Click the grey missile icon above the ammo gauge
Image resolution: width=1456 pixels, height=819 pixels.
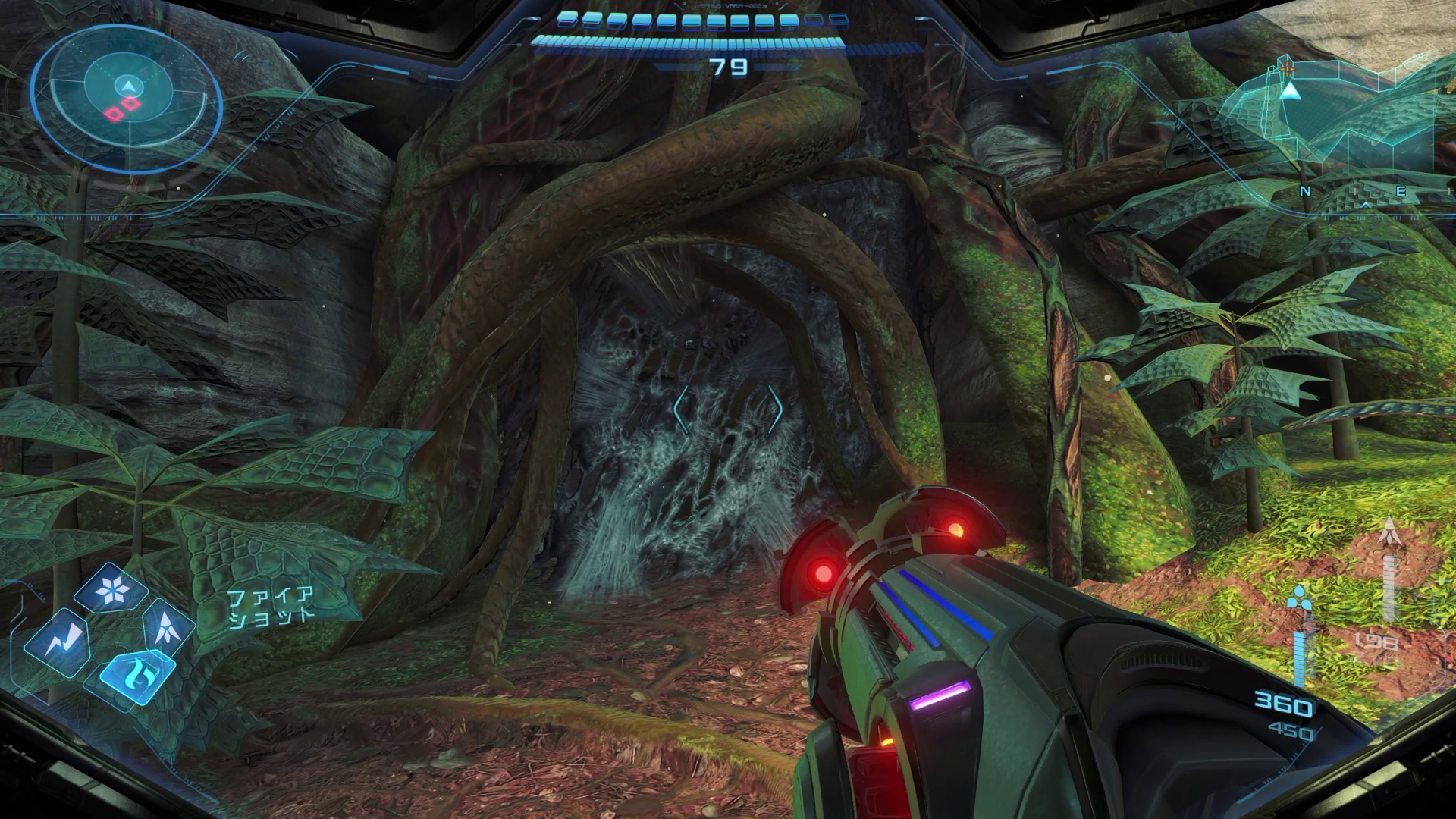1389,534
